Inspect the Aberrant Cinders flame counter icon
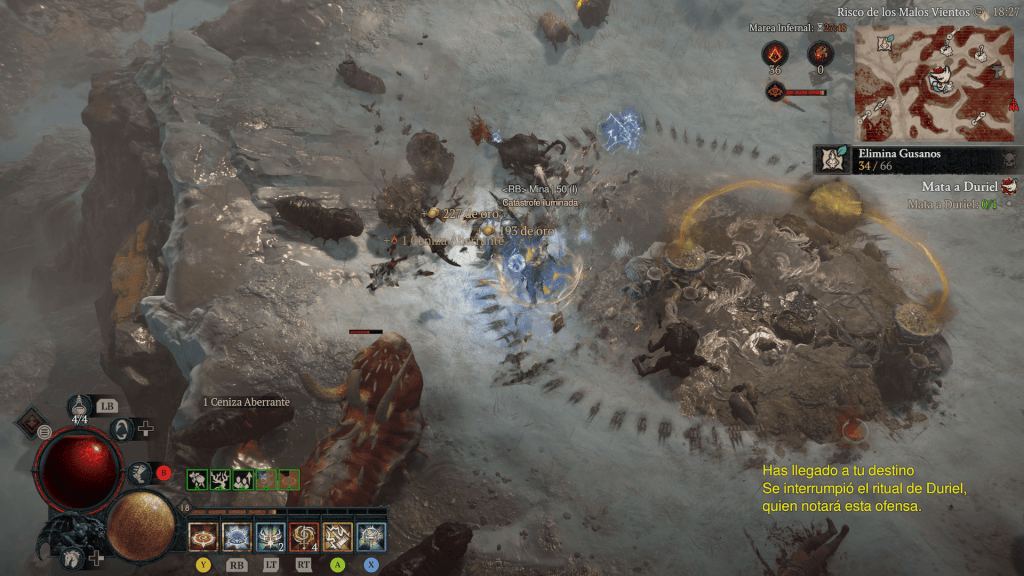 click(x=774, y=54)
